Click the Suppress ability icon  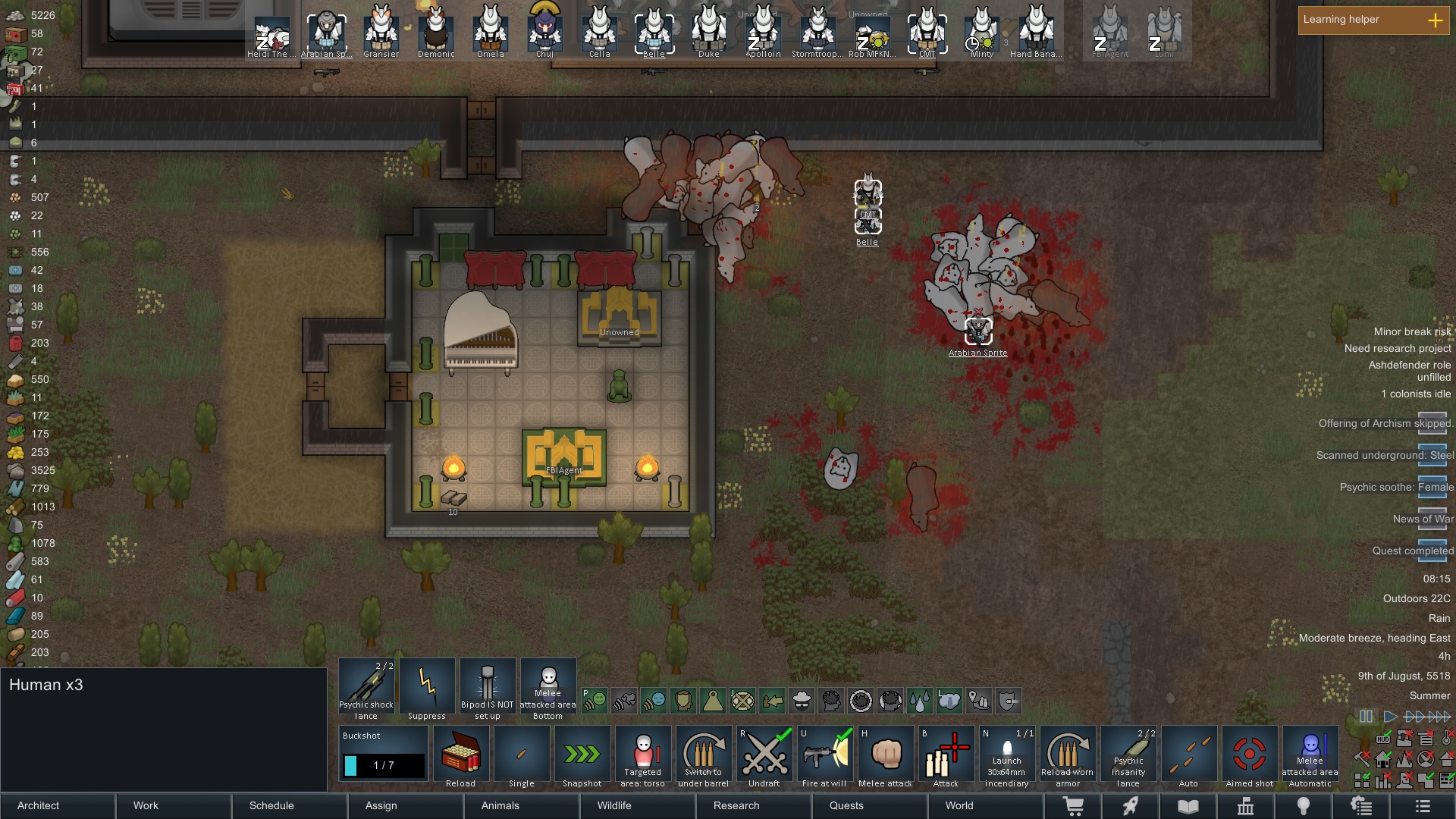point(427,686)
